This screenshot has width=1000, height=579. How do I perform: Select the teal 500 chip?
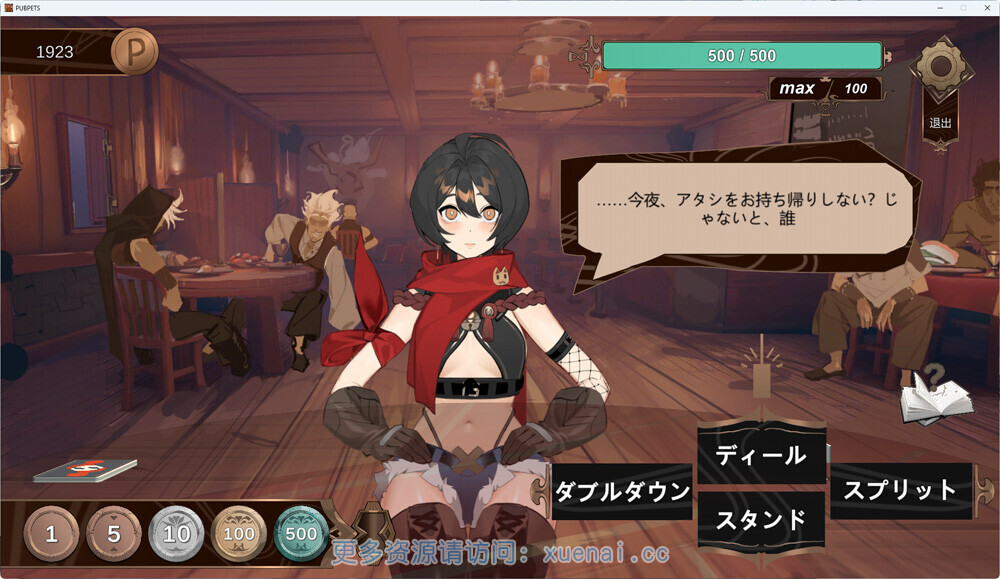(x=301, y=534)
